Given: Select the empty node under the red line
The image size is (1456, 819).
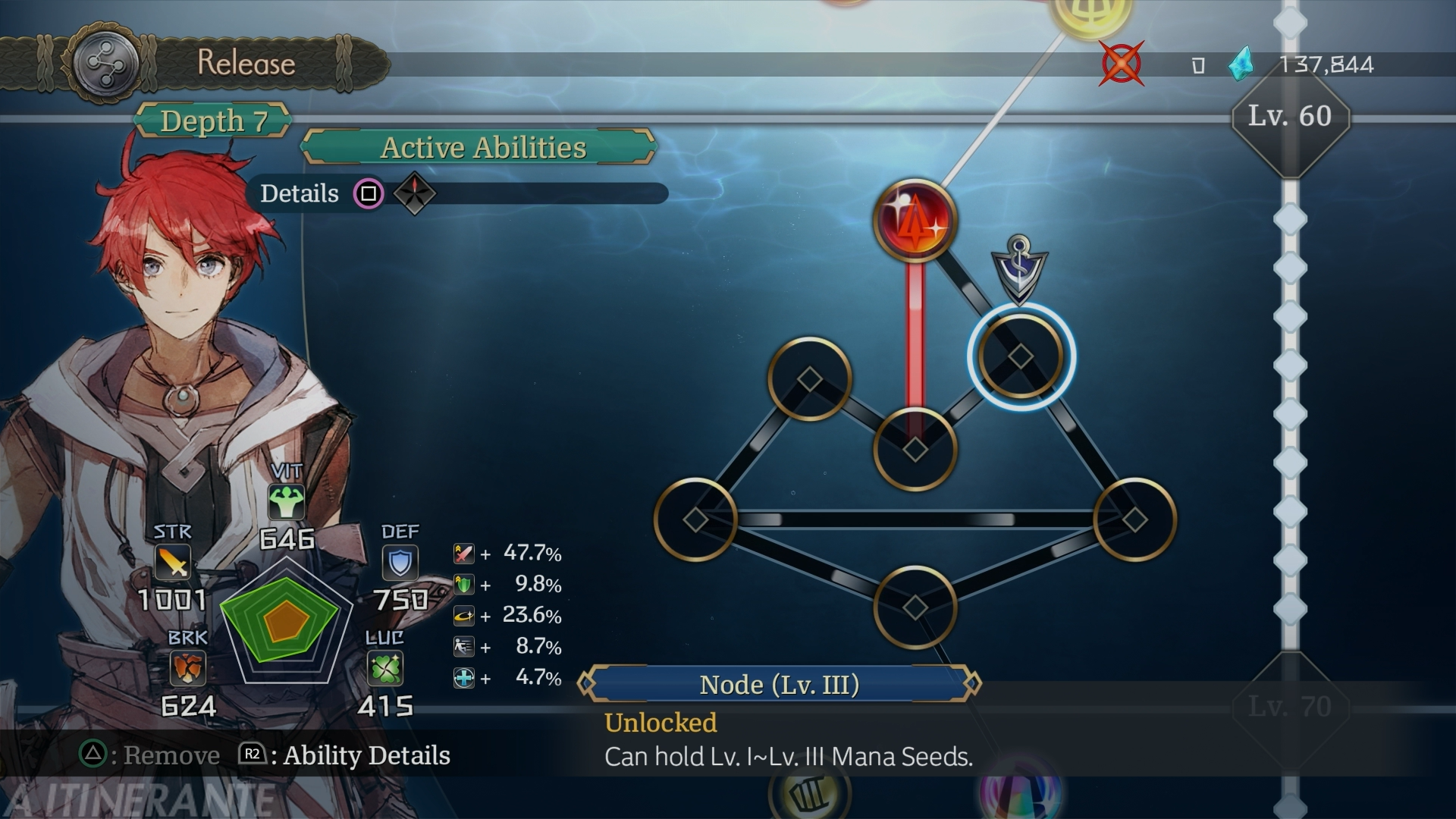Looking at the screenshot, I should click(915, 449).
